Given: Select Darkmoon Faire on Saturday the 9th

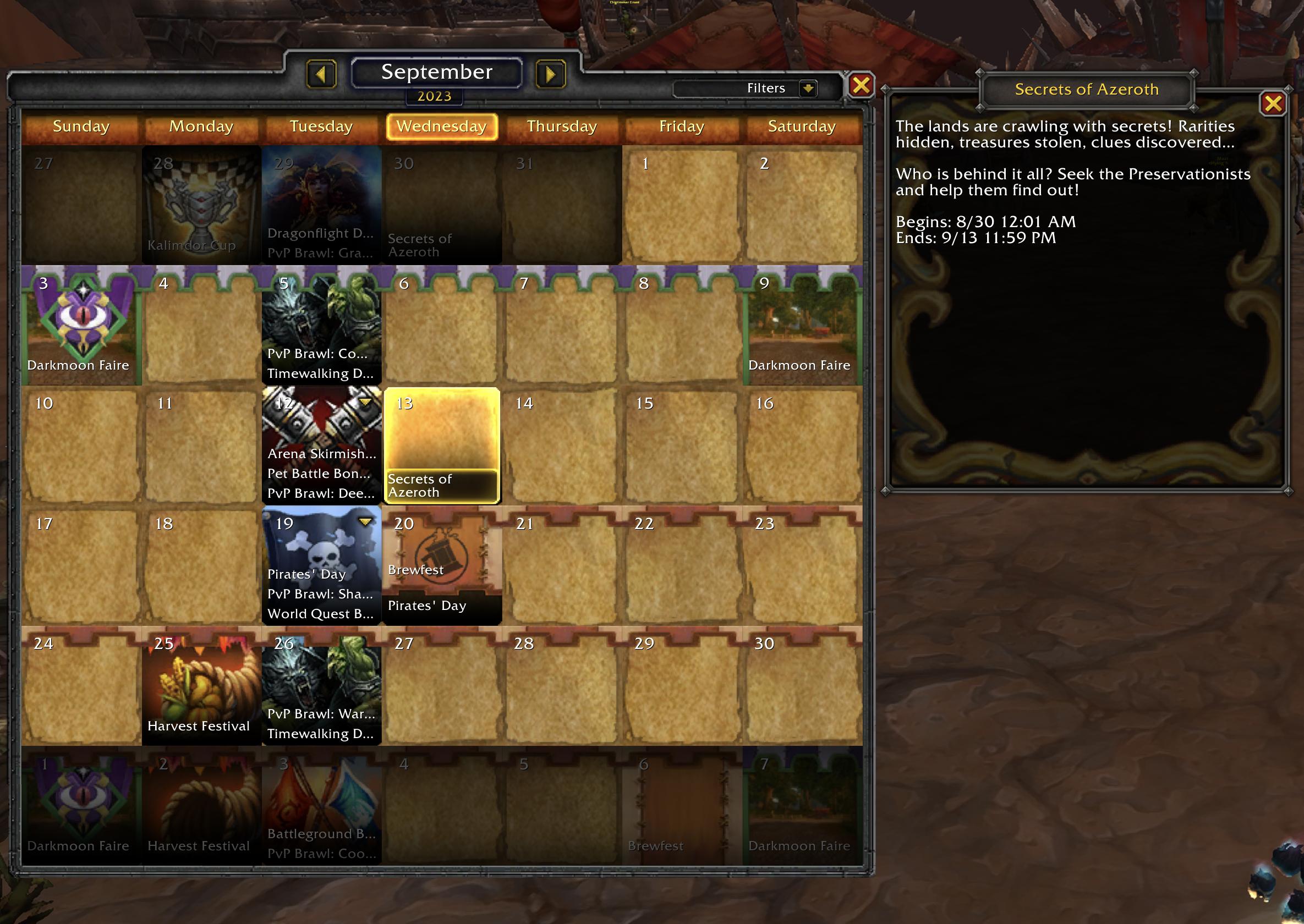Looking at the screenshot, I should coord(799,365).
